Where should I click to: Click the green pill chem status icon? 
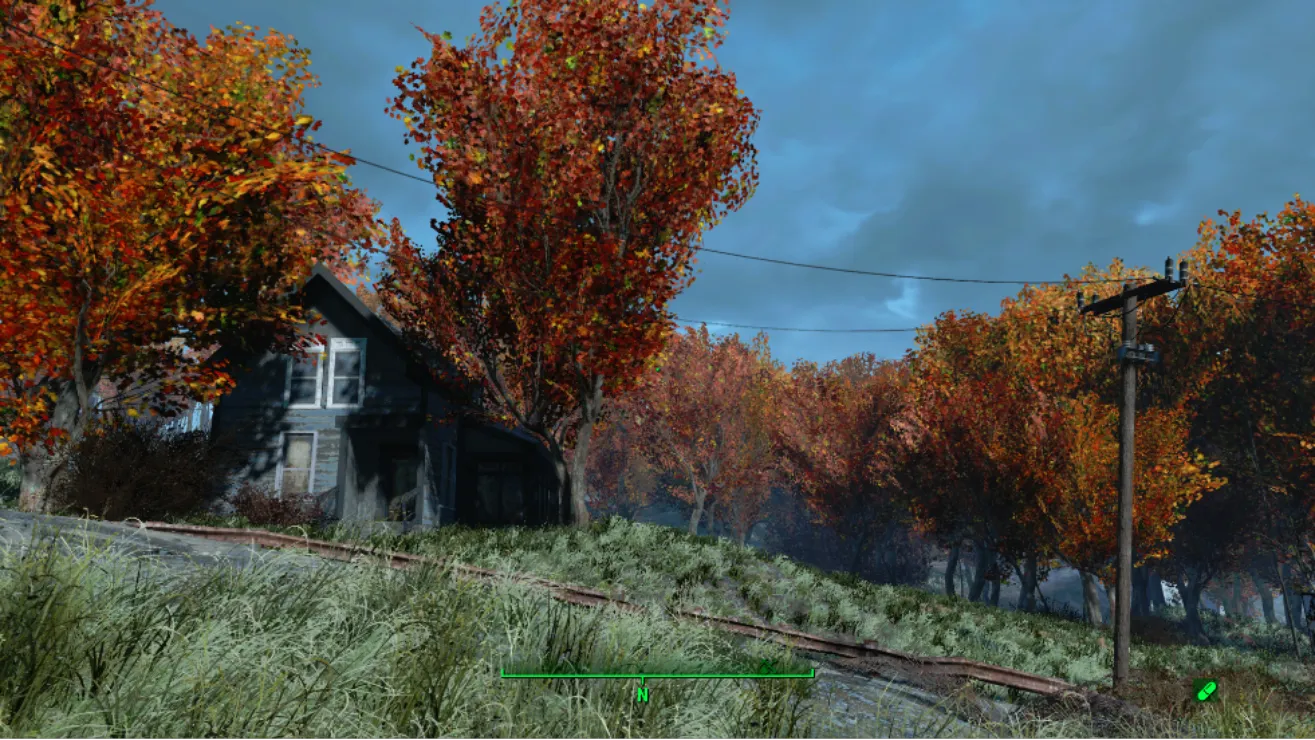(1205, 690)
